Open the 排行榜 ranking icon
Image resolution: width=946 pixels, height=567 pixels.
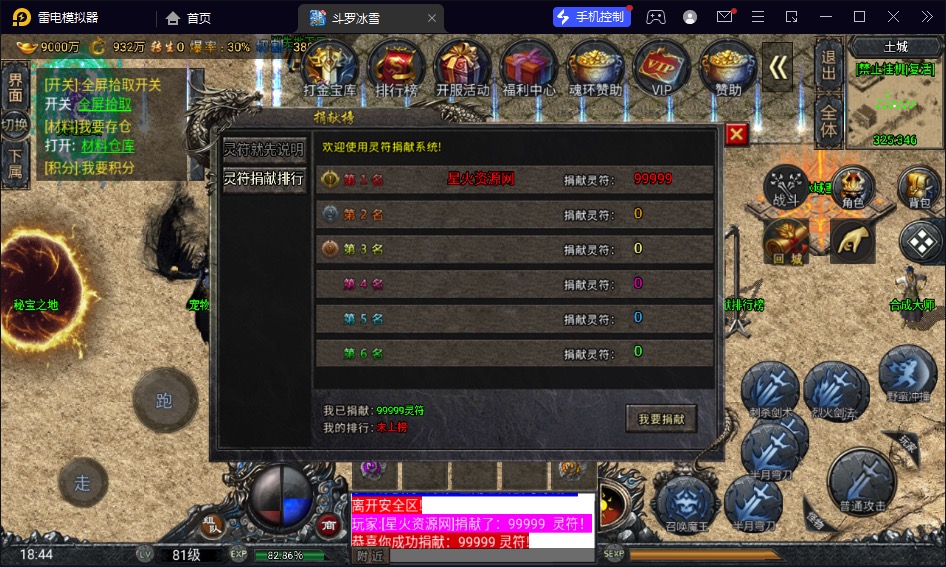[396, 68]
